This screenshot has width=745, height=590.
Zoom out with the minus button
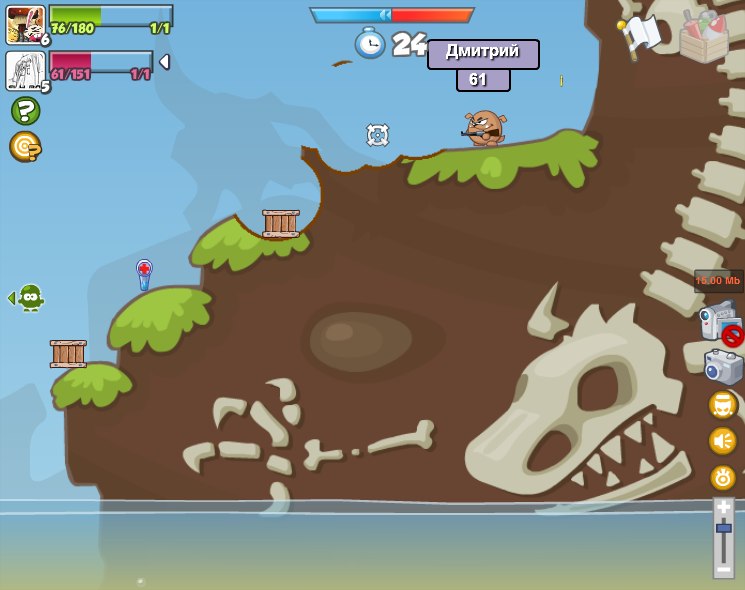pos(723,568)
